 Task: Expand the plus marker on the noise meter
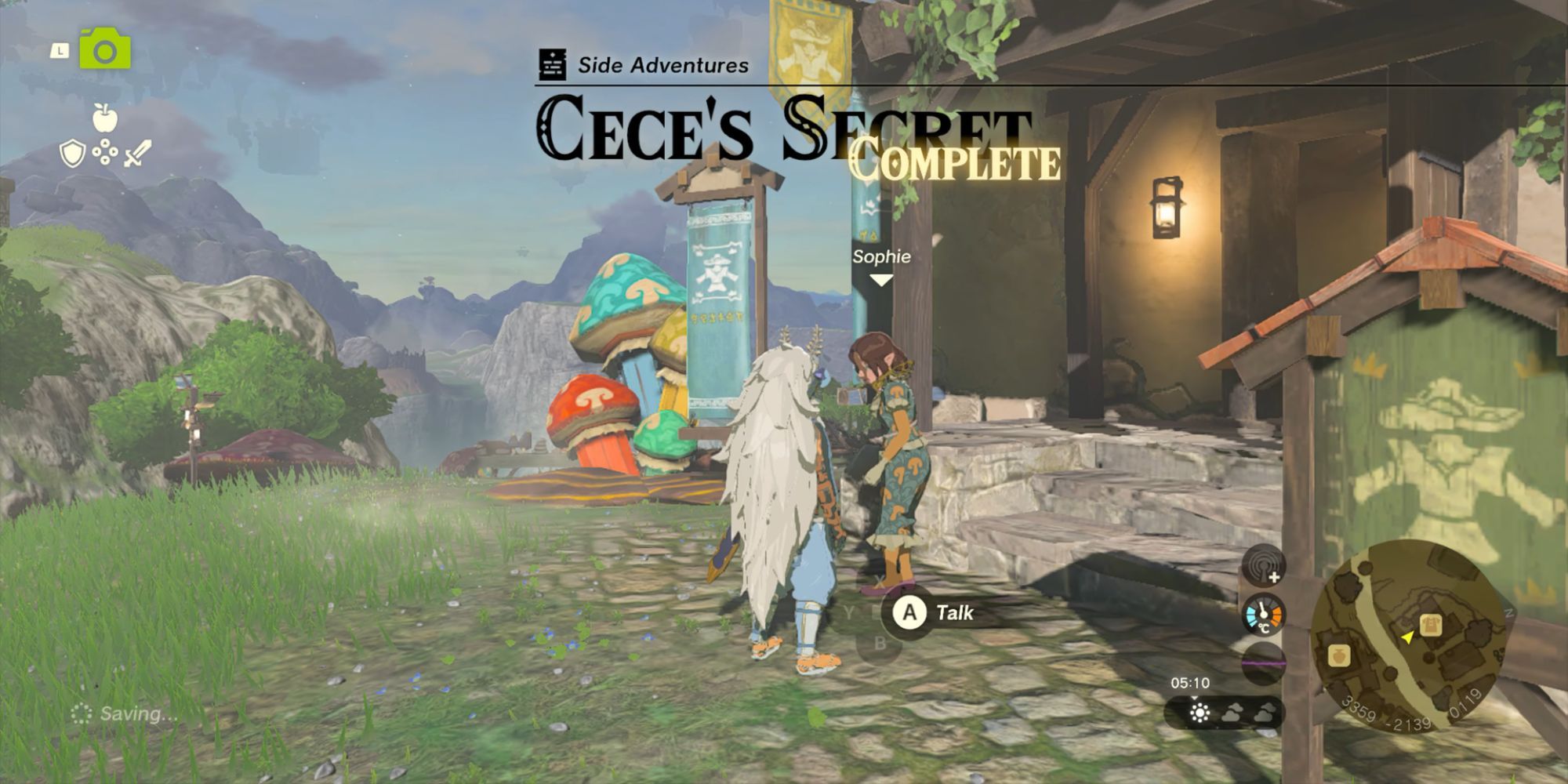(x=1276, y=577)
